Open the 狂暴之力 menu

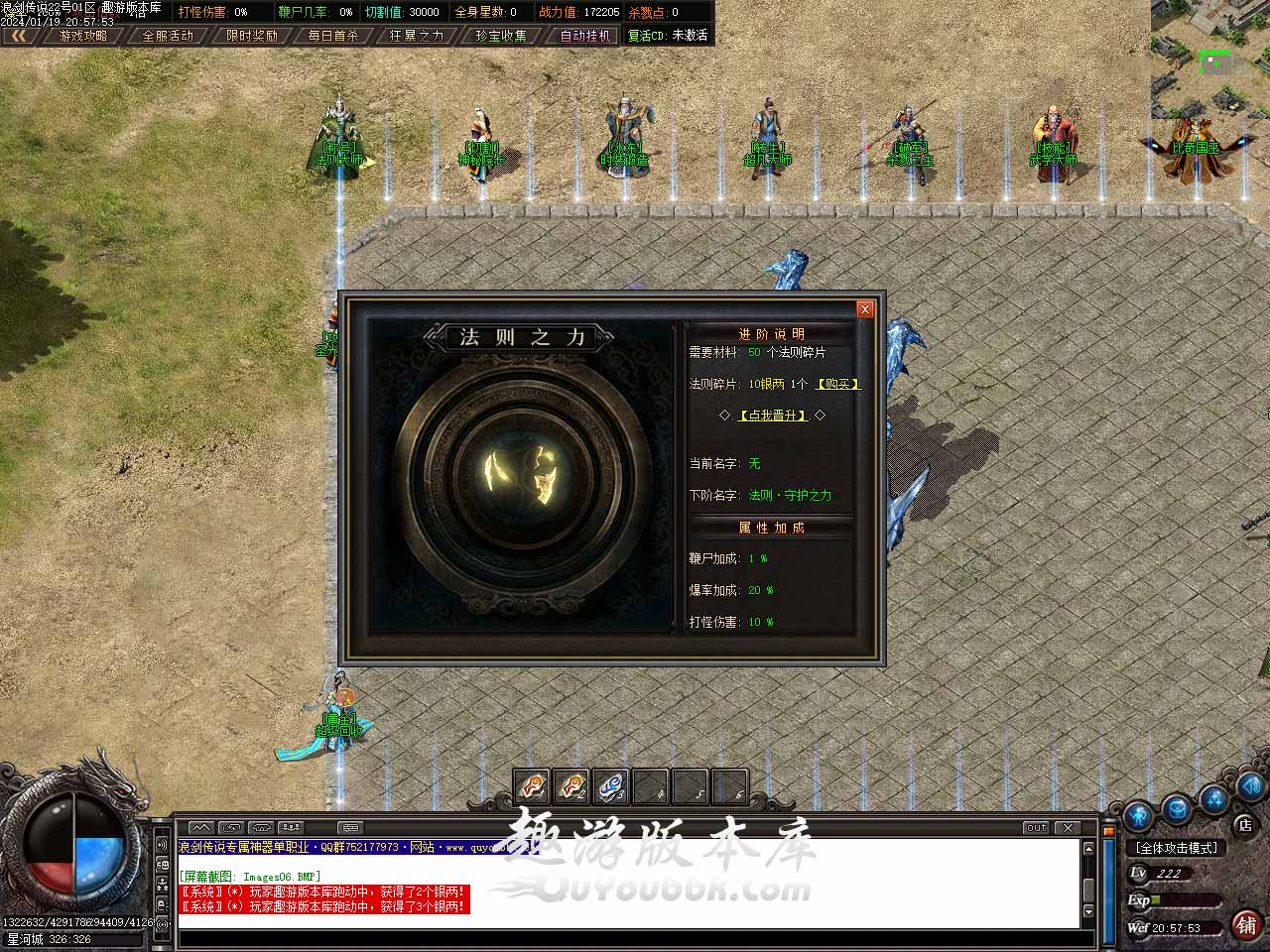coord(417,36)
